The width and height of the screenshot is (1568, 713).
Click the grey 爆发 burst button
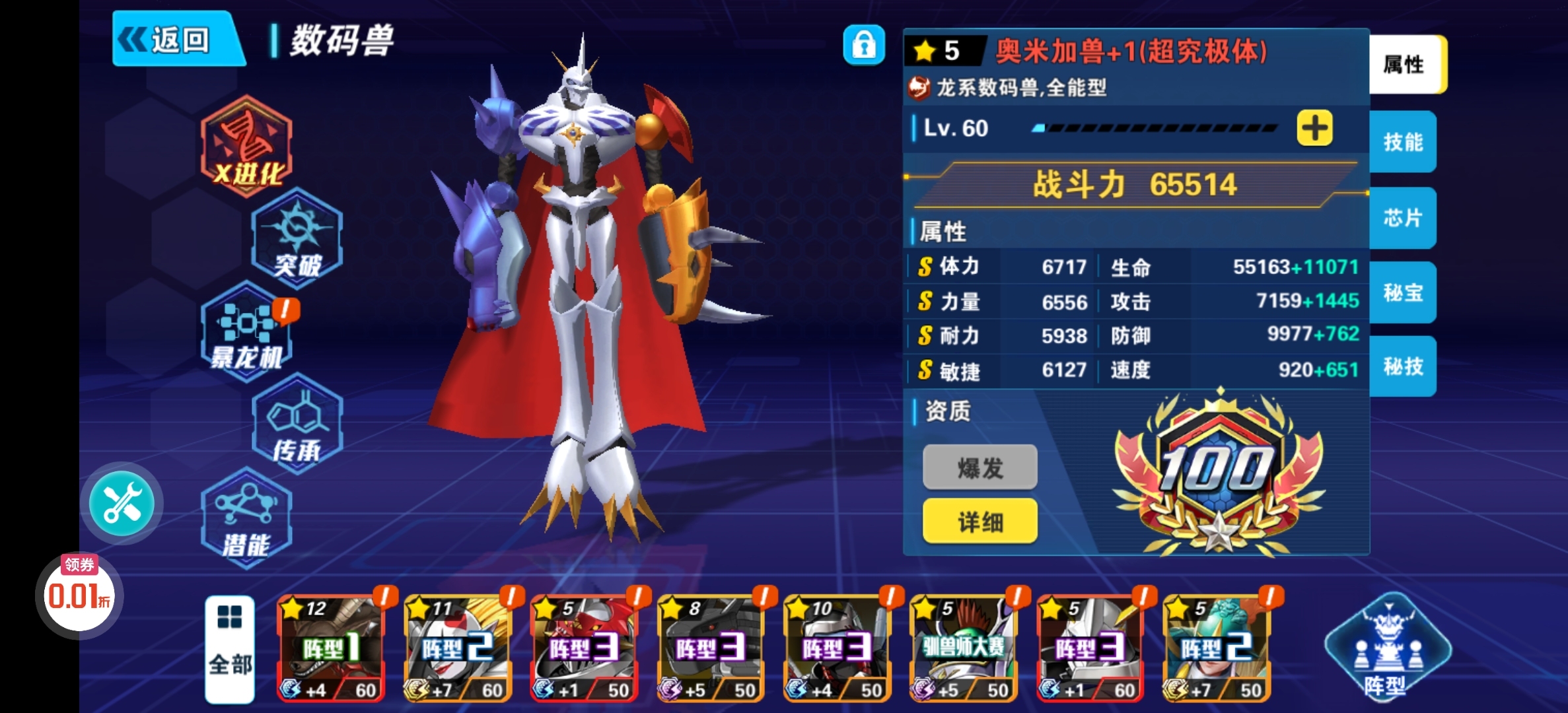click(x=980, y=467)
